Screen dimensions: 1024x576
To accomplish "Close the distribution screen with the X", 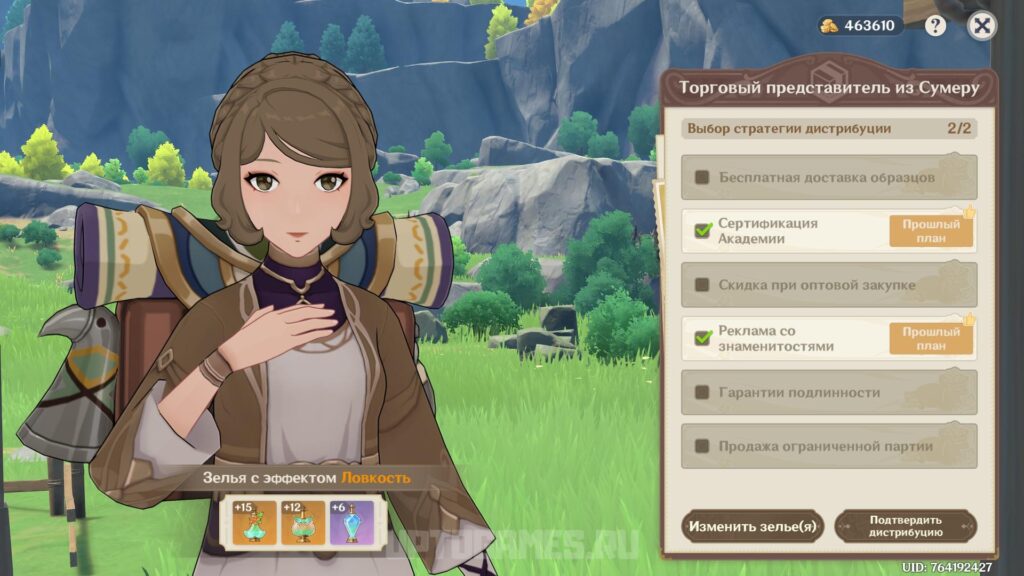I will tap(983, 27).
